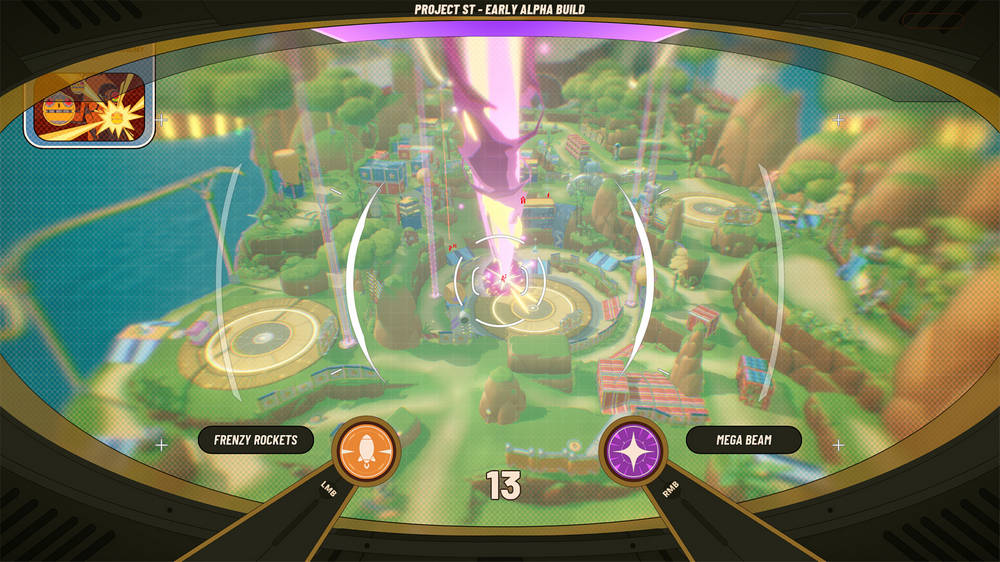Screen dimensions: 1000x562
Task: Select the Frenzy Rockets label
Action: [255, 440]
